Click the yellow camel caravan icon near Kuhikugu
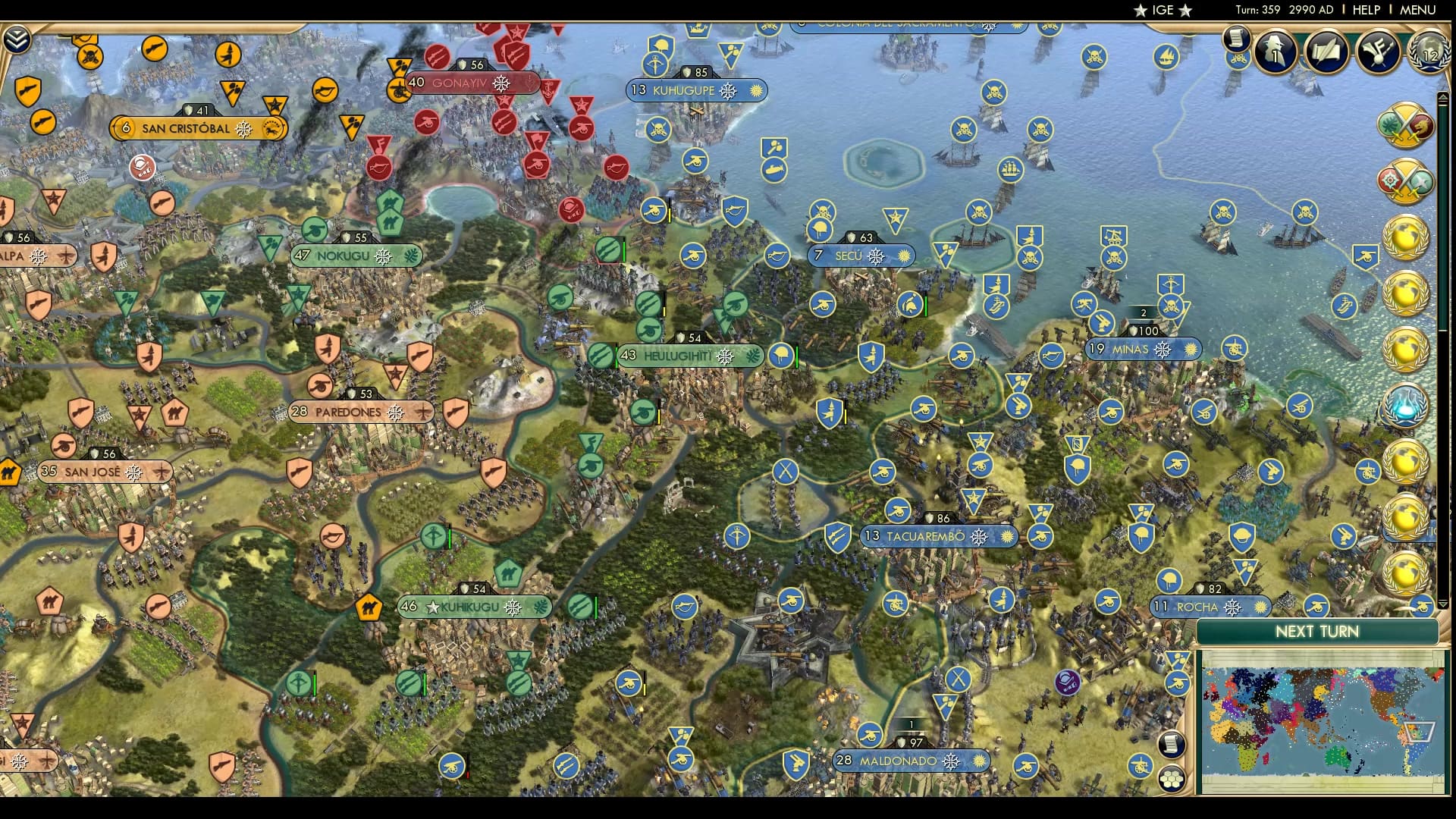This screenshot has height=819, width=1456. coord(369,607)
